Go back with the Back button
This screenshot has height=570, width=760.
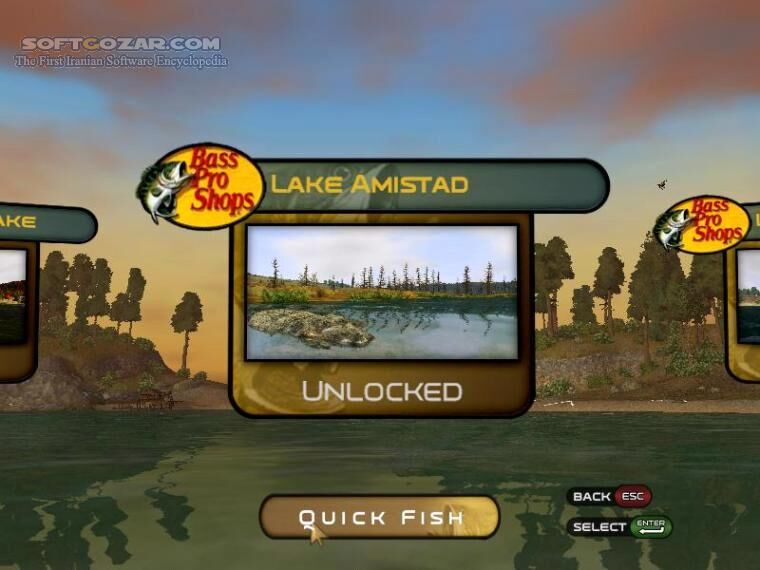click(610, 496)
